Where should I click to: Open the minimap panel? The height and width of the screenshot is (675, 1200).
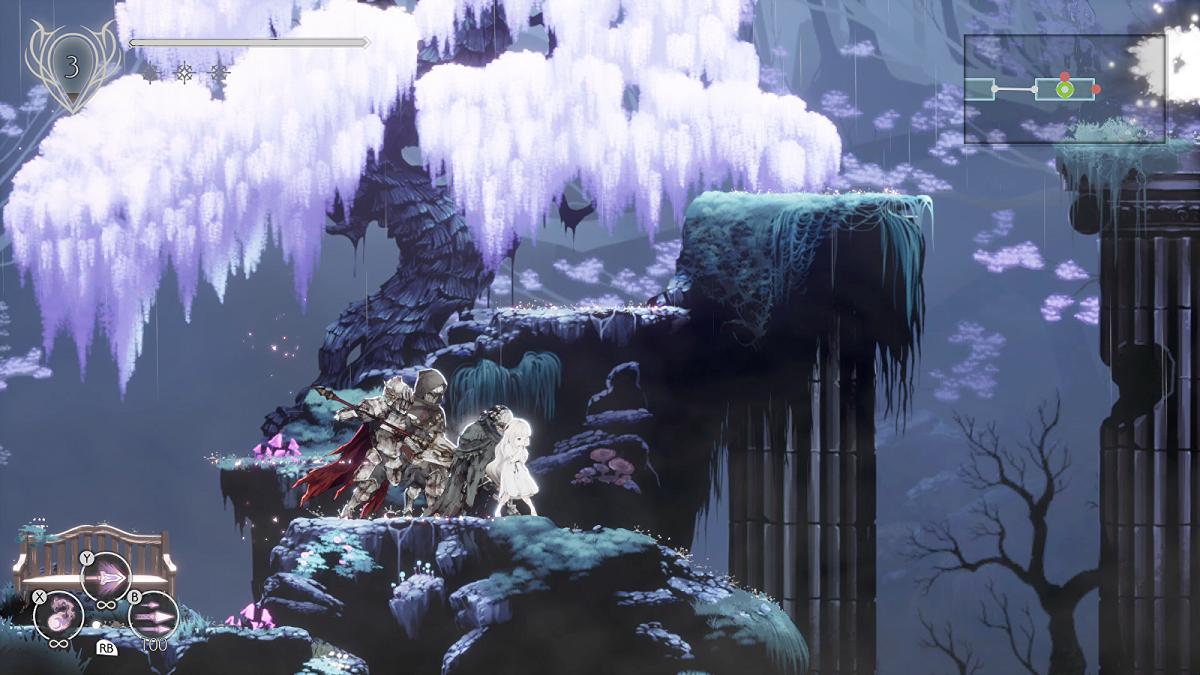(1064, 90)
